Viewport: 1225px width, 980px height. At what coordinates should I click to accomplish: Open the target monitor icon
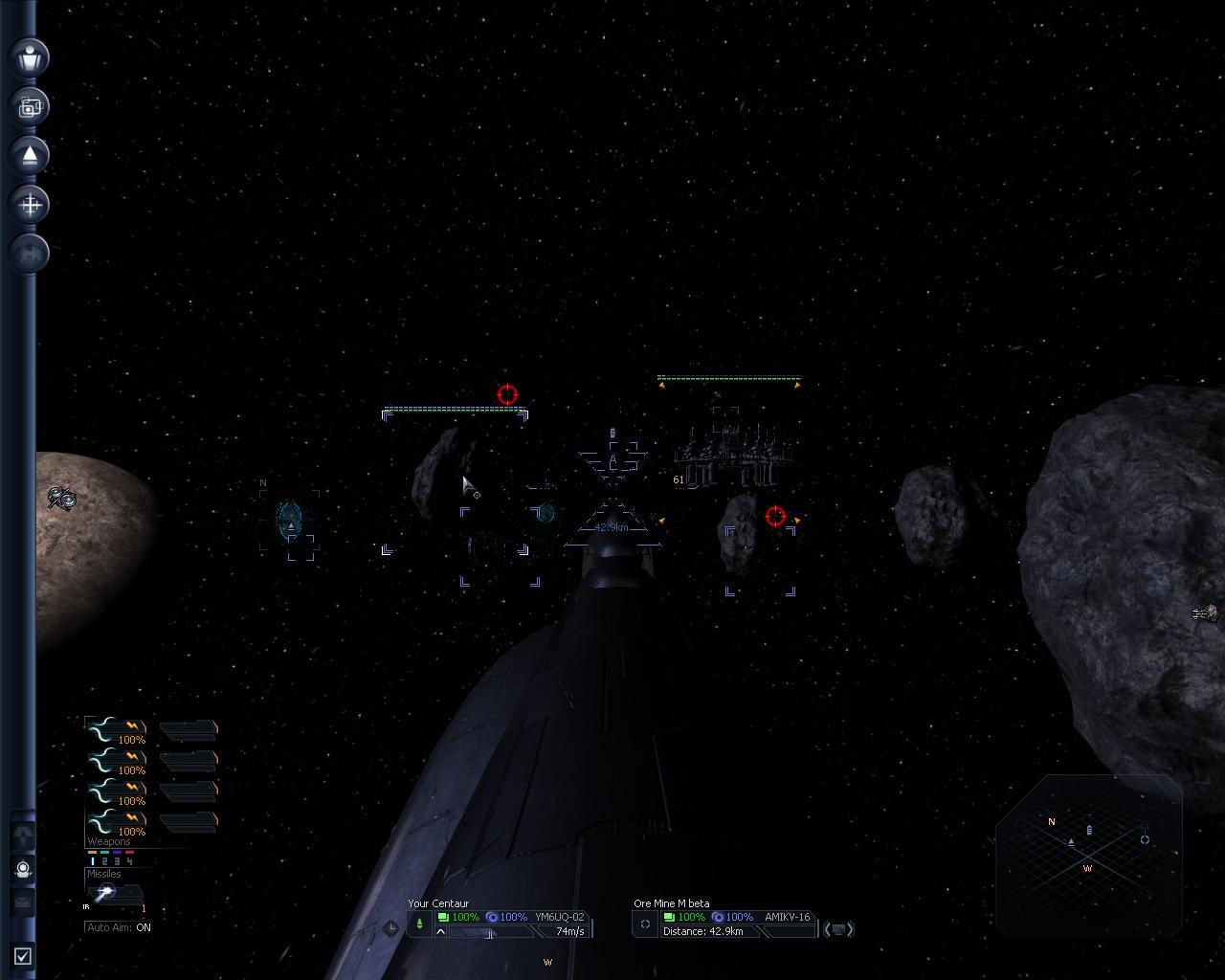point(838,929)
